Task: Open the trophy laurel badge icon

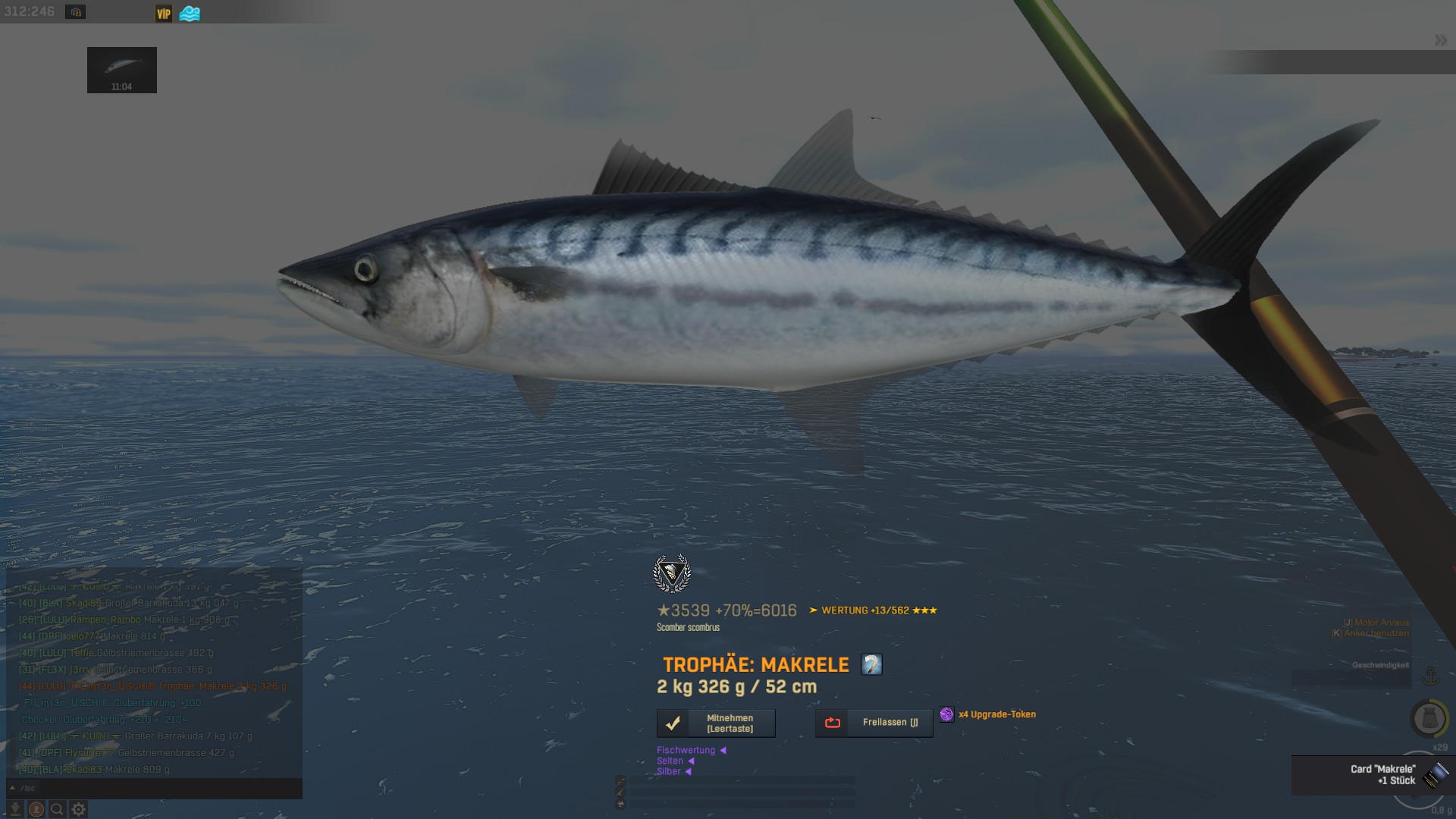Action: 672,573
